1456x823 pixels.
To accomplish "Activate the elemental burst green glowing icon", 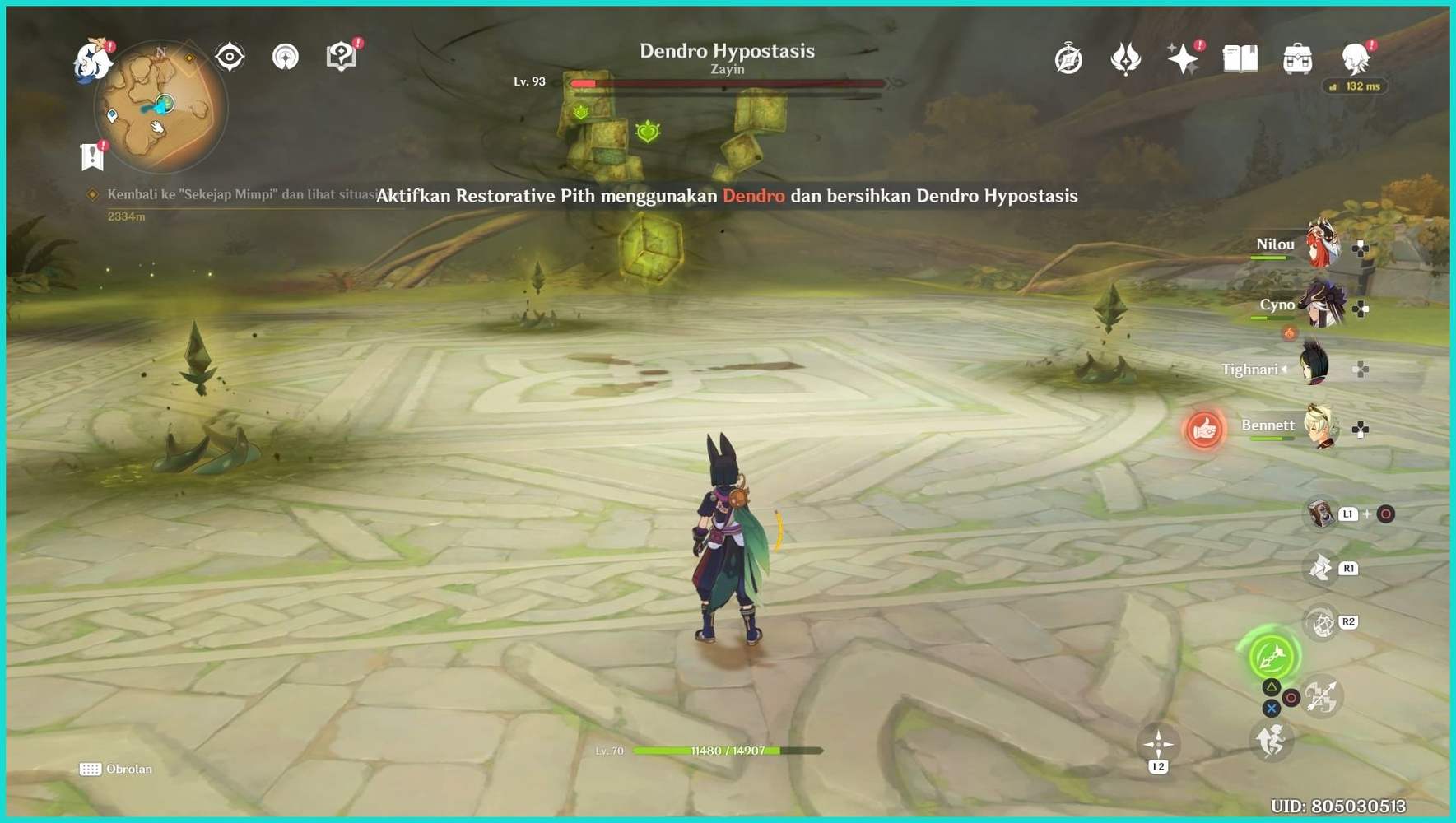I will tap(1271, 658).
